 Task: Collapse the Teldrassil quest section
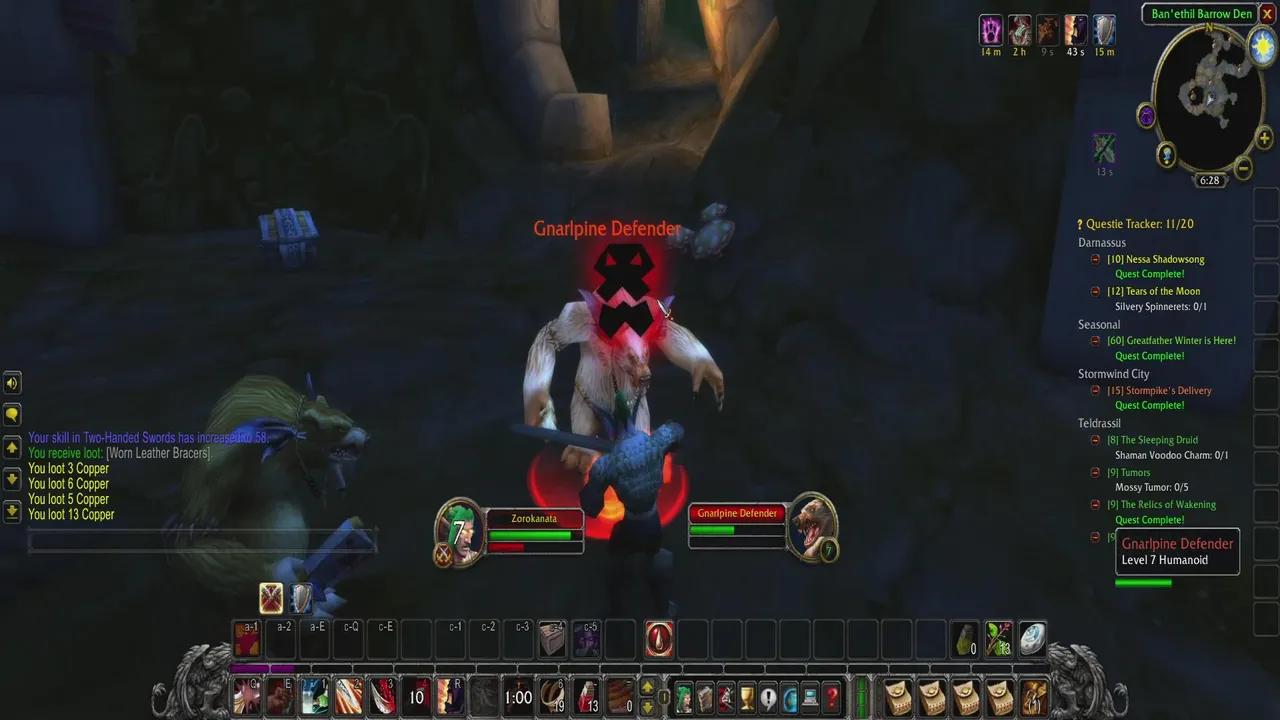point(1100,423)
